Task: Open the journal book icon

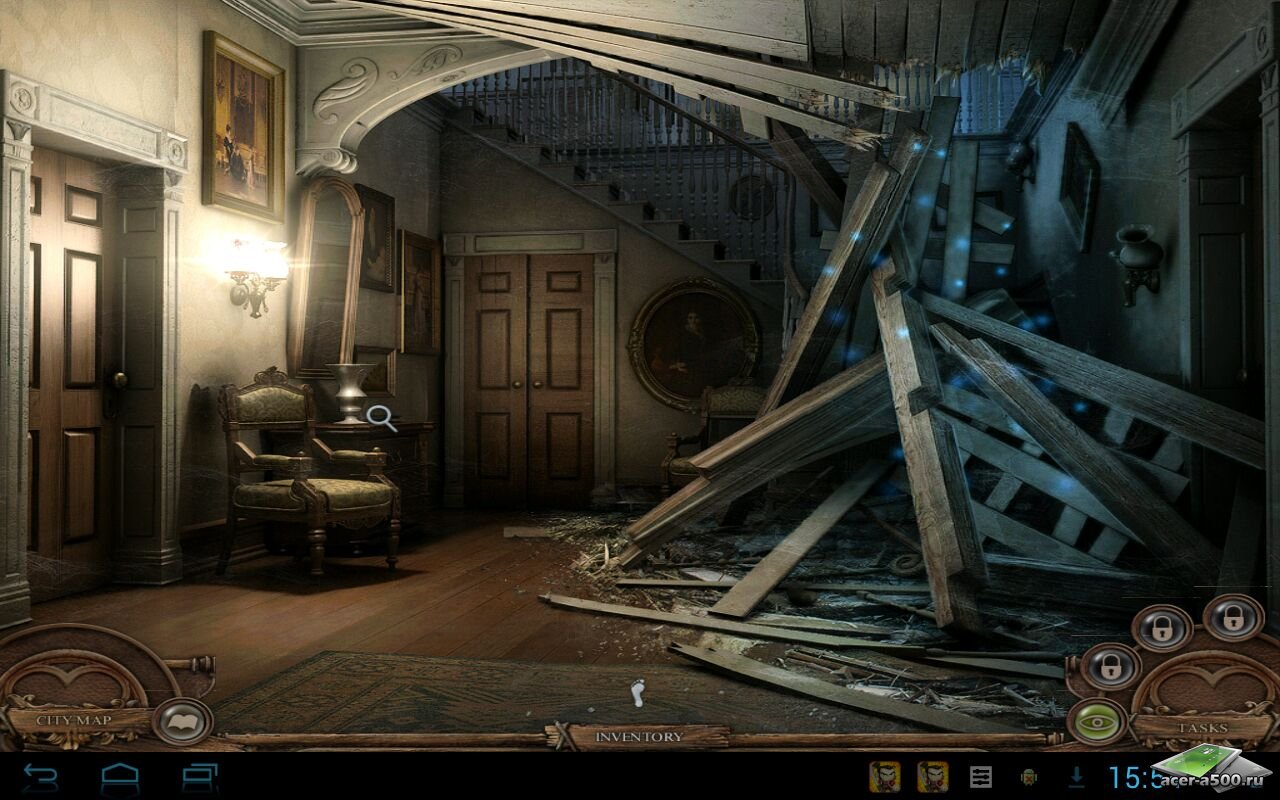Action: coord(181,721)
